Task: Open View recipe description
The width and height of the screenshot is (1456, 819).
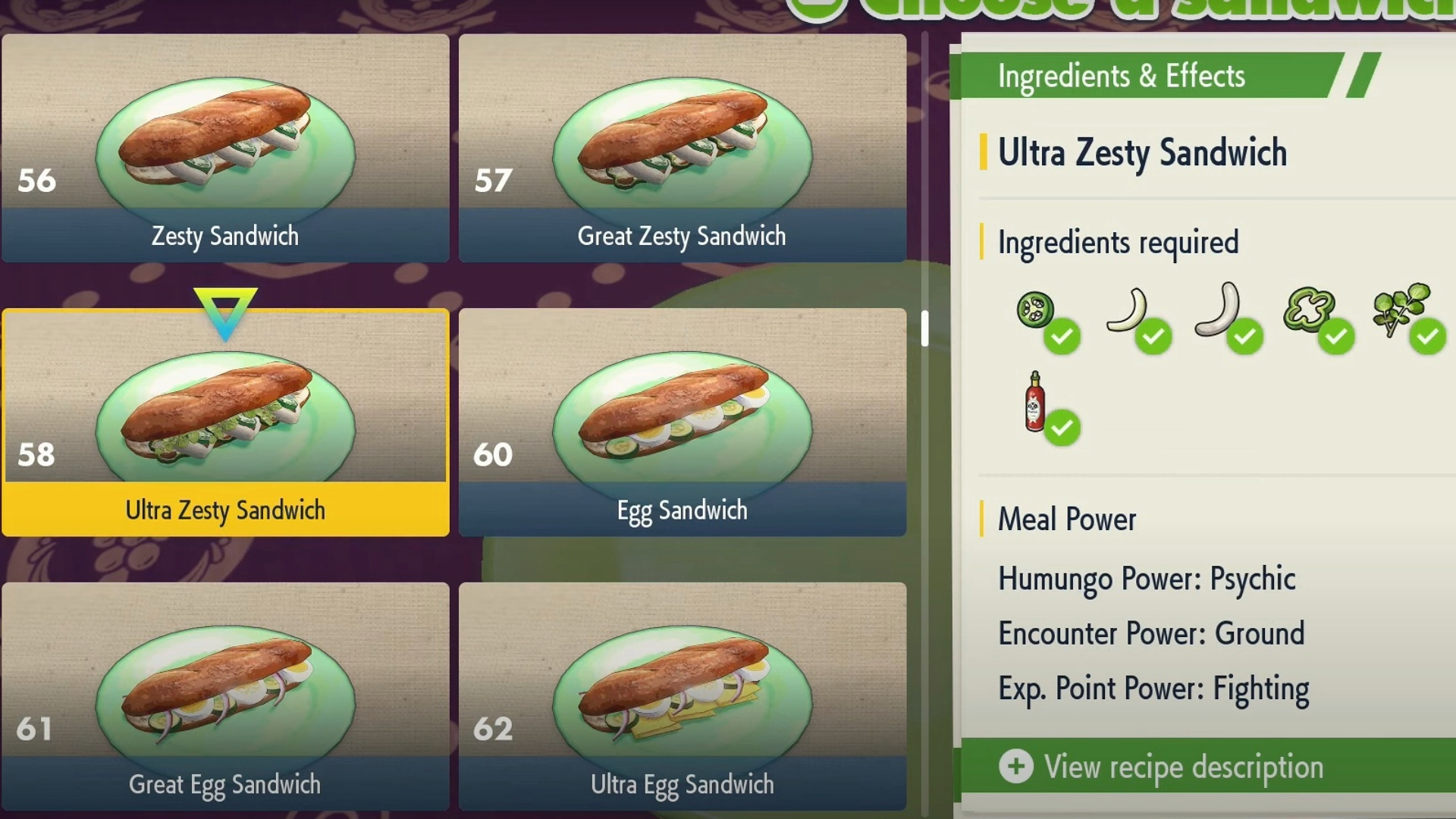Action: 1183,767
